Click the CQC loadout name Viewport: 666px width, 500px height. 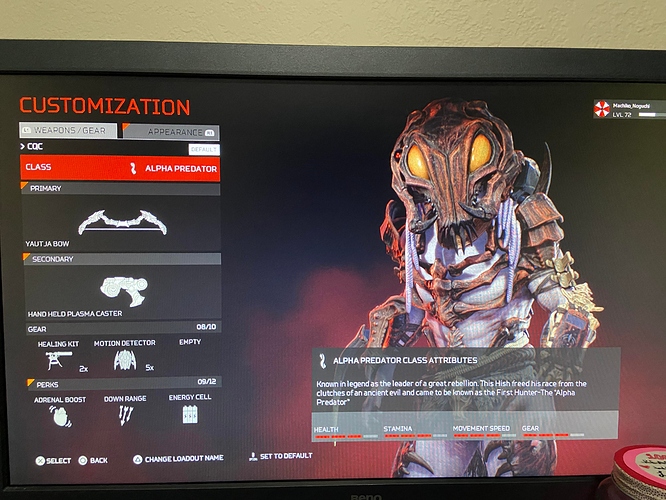click(38, 147)
